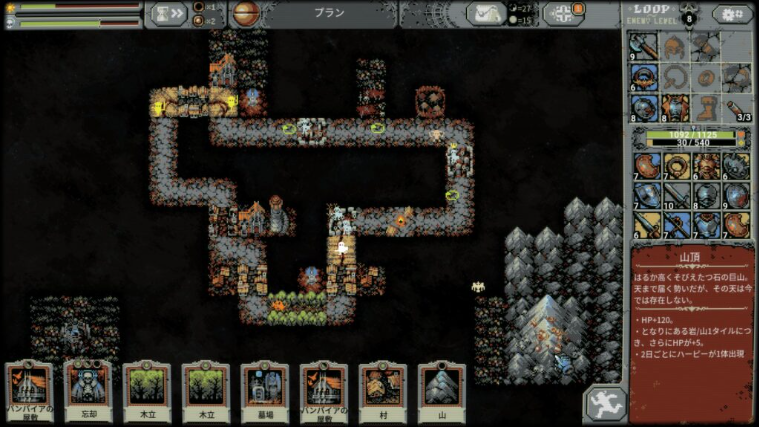Select the equipped level 9 axe slot
Image resolution: width=759 pixels, height=428 pixels.
pos(644,48)
